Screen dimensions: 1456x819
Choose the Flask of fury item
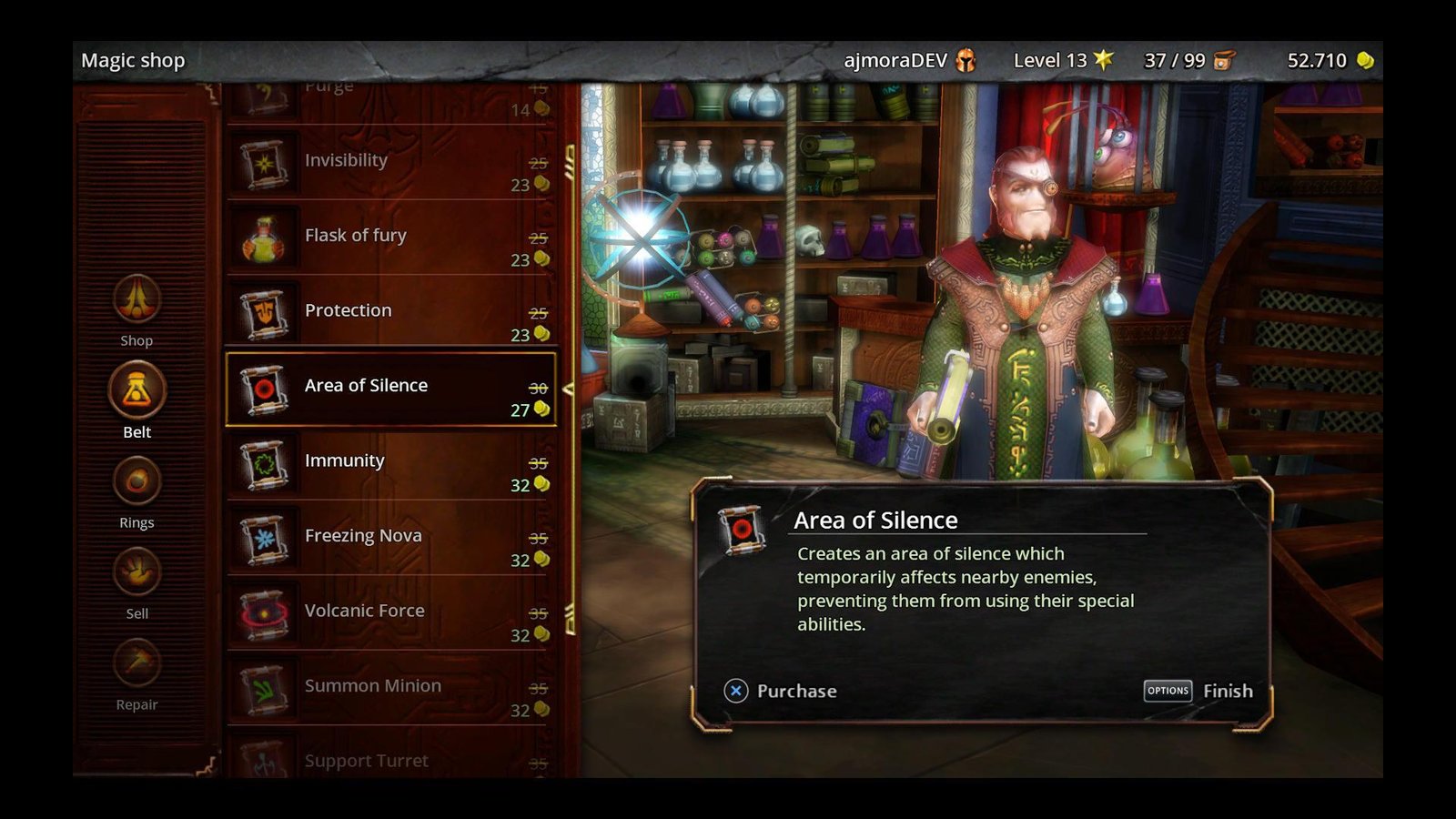pos(391,239)
